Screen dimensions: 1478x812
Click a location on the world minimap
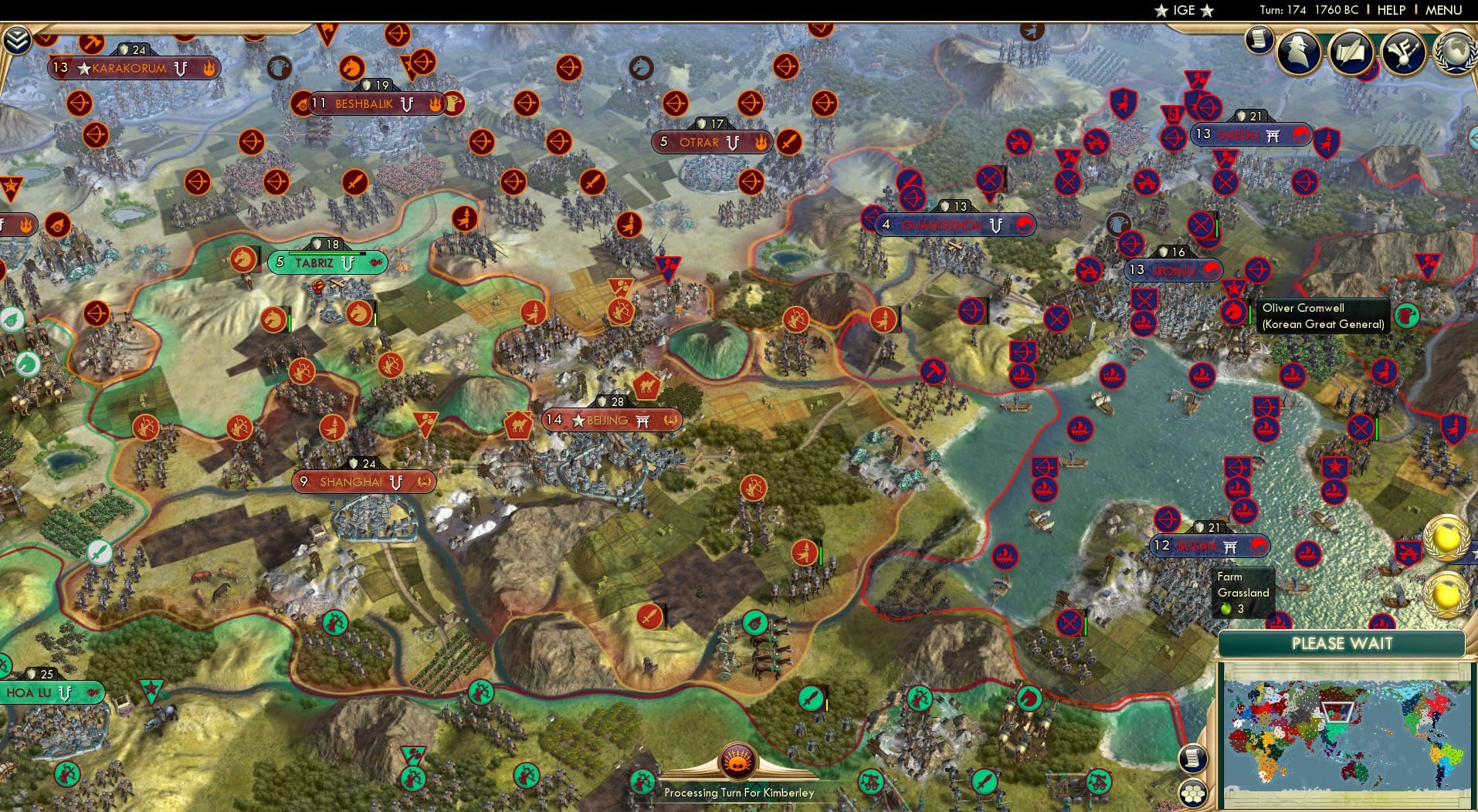point(1347,733)
